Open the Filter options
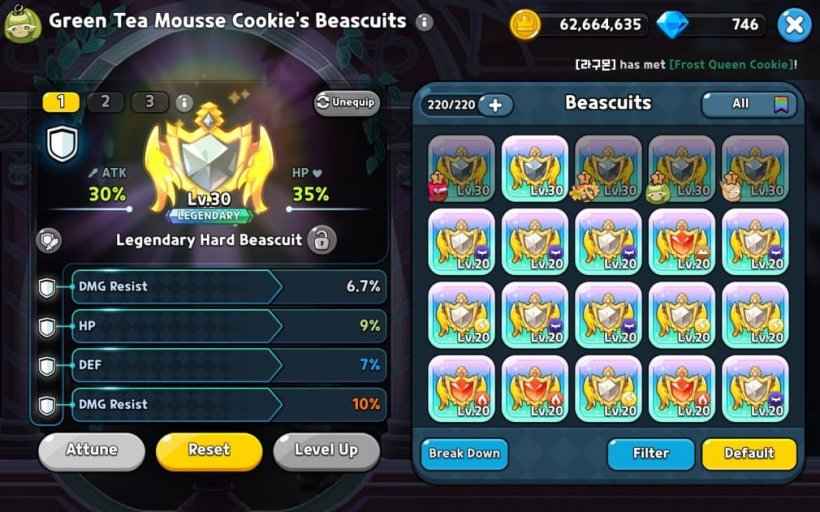The image size is (820, 512). point(650,454)
